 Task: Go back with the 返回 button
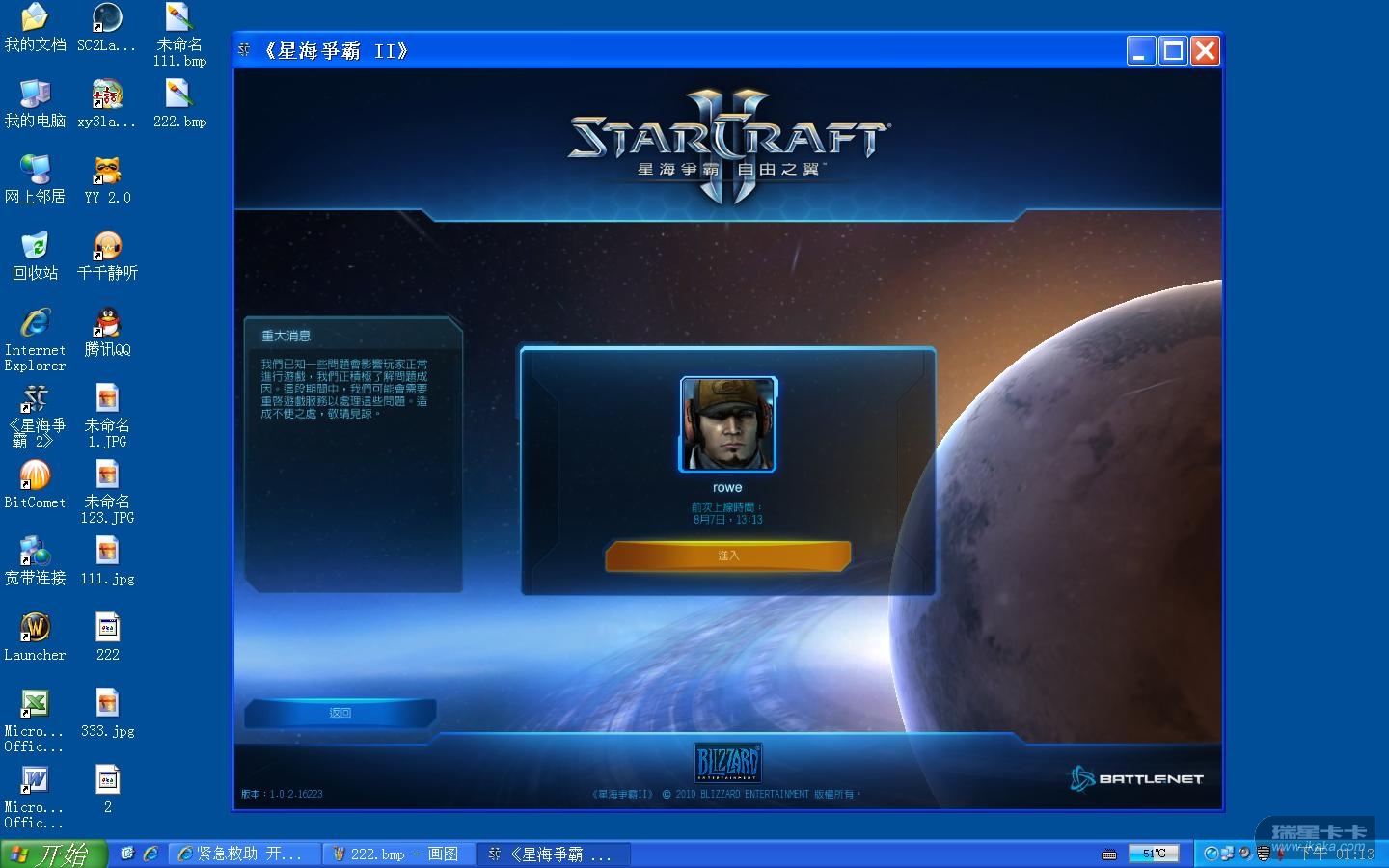coord(340,713)
